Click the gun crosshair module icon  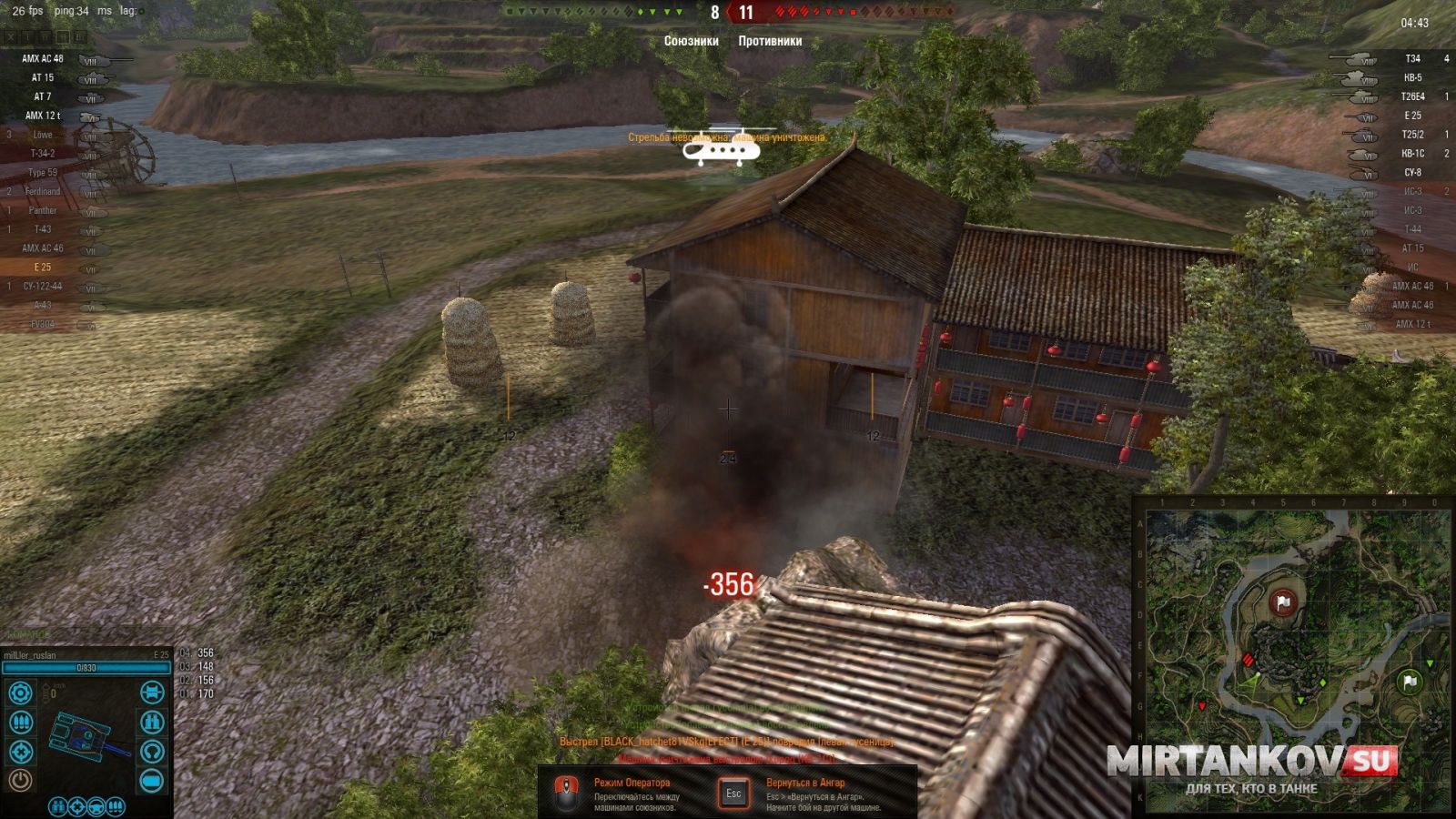20,752
